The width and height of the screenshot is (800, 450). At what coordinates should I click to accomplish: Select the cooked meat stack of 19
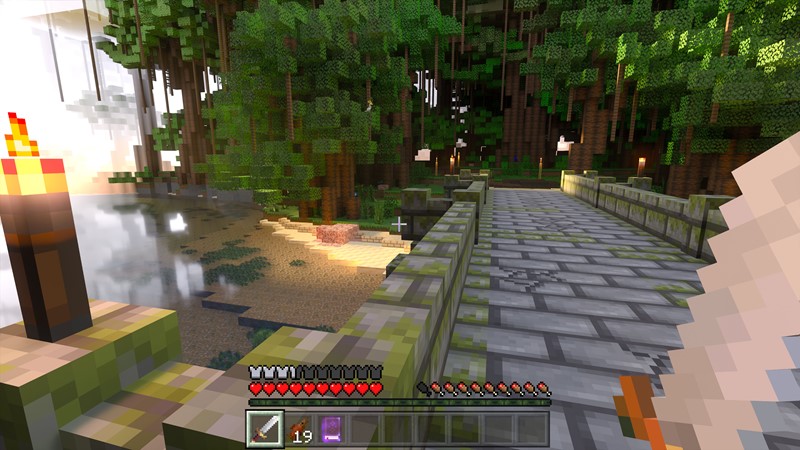click(x=299, y=429)
